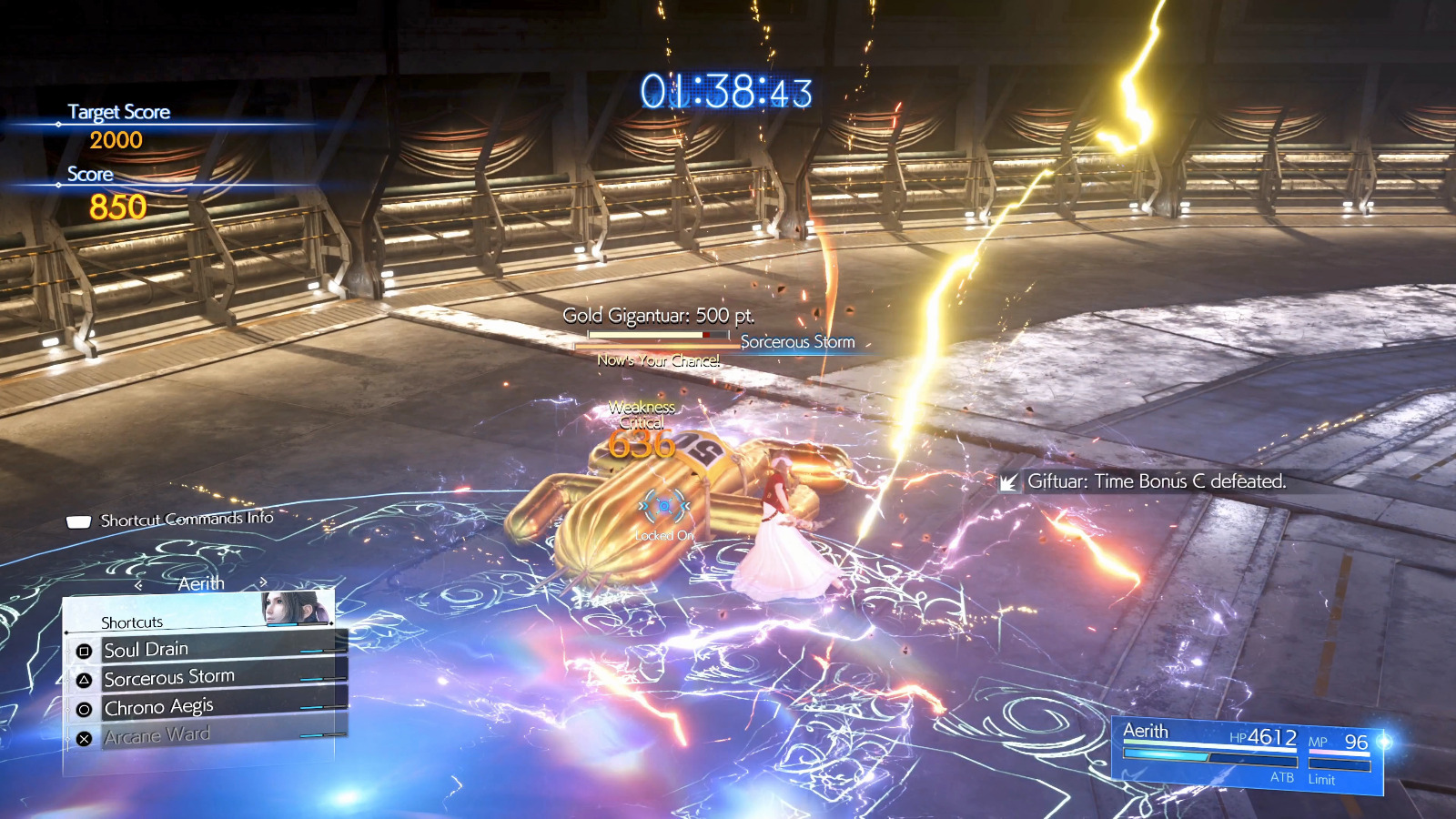Select the Soul Drain shortcut
Viewport: 1456px width, 819px height.
205,649
